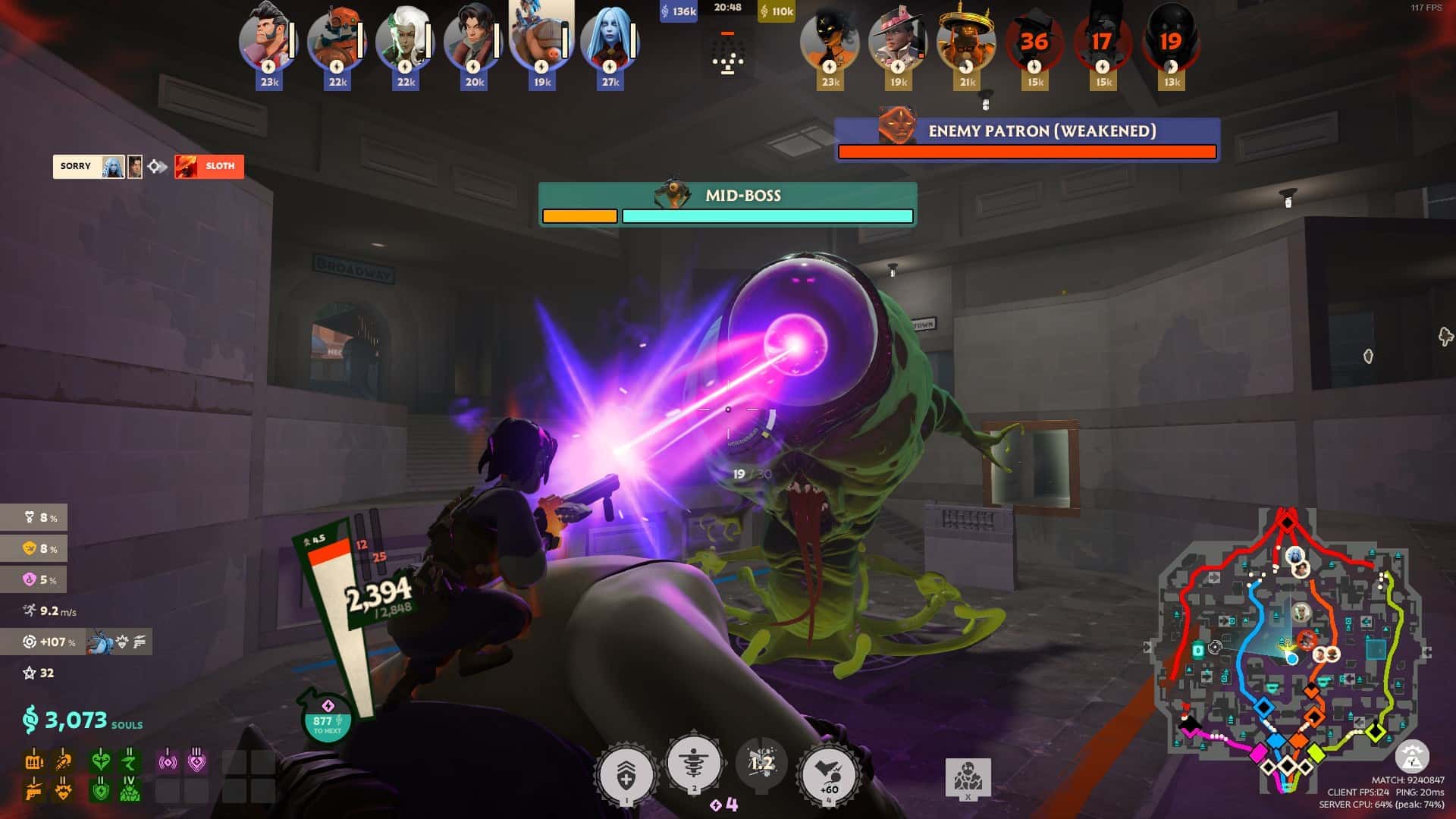Select the green lightning shield item
The height and width of the screenshot is (819, 1456).
click(100, 791)
